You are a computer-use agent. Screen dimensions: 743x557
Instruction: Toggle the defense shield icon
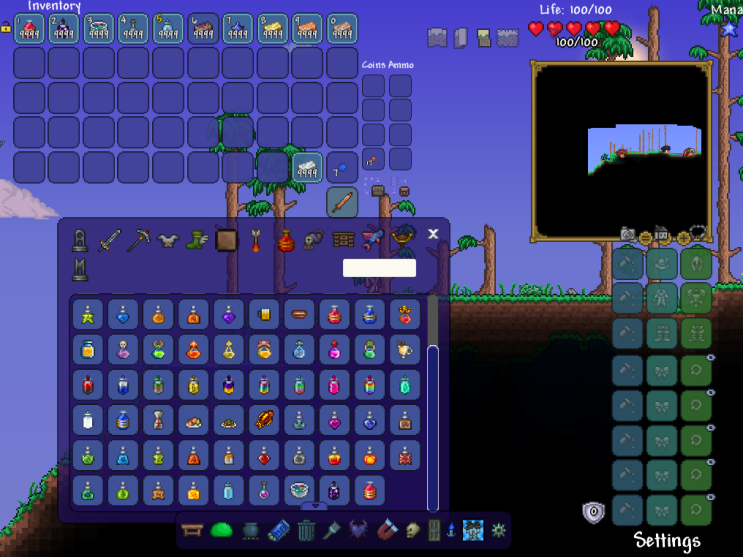tap(594, 512)
